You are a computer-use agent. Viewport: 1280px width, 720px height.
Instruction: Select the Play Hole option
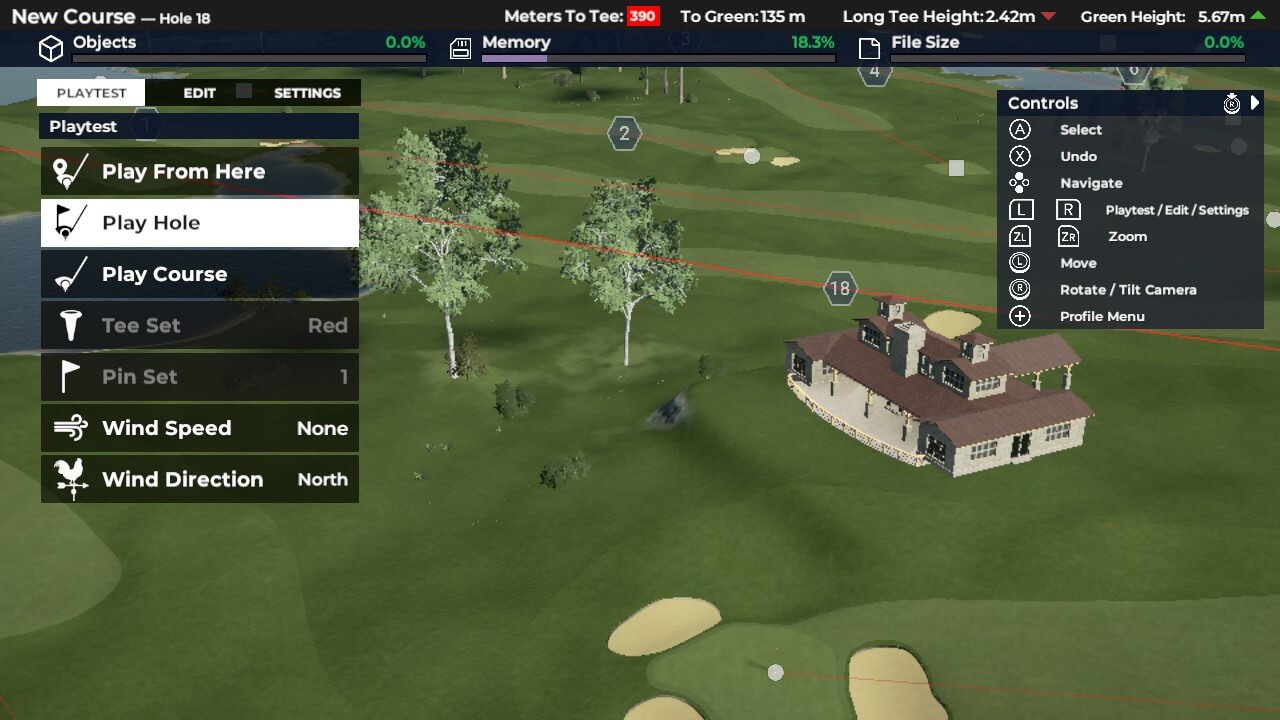(x=200, y=223)
